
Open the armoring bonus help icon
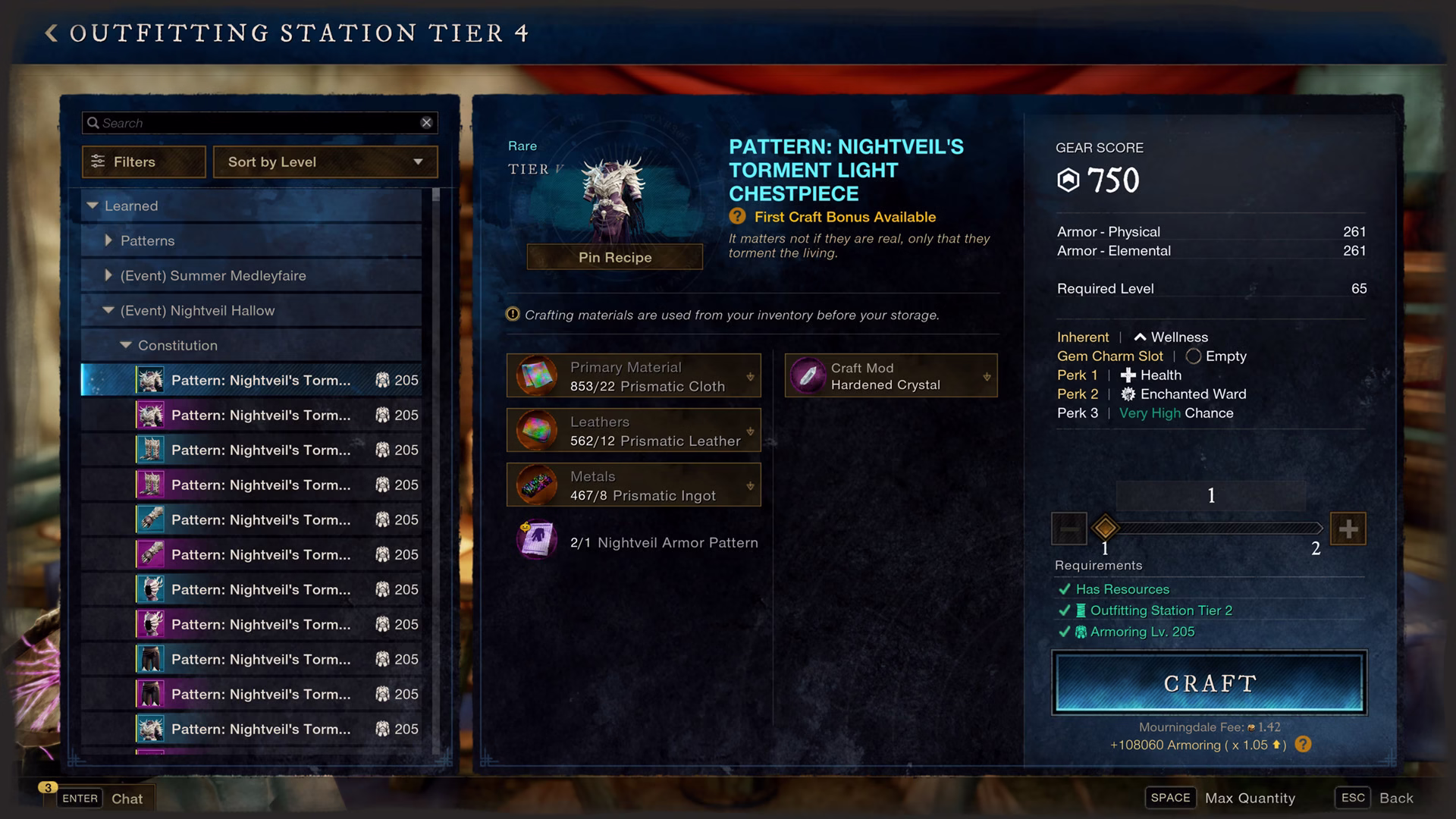1303,745
